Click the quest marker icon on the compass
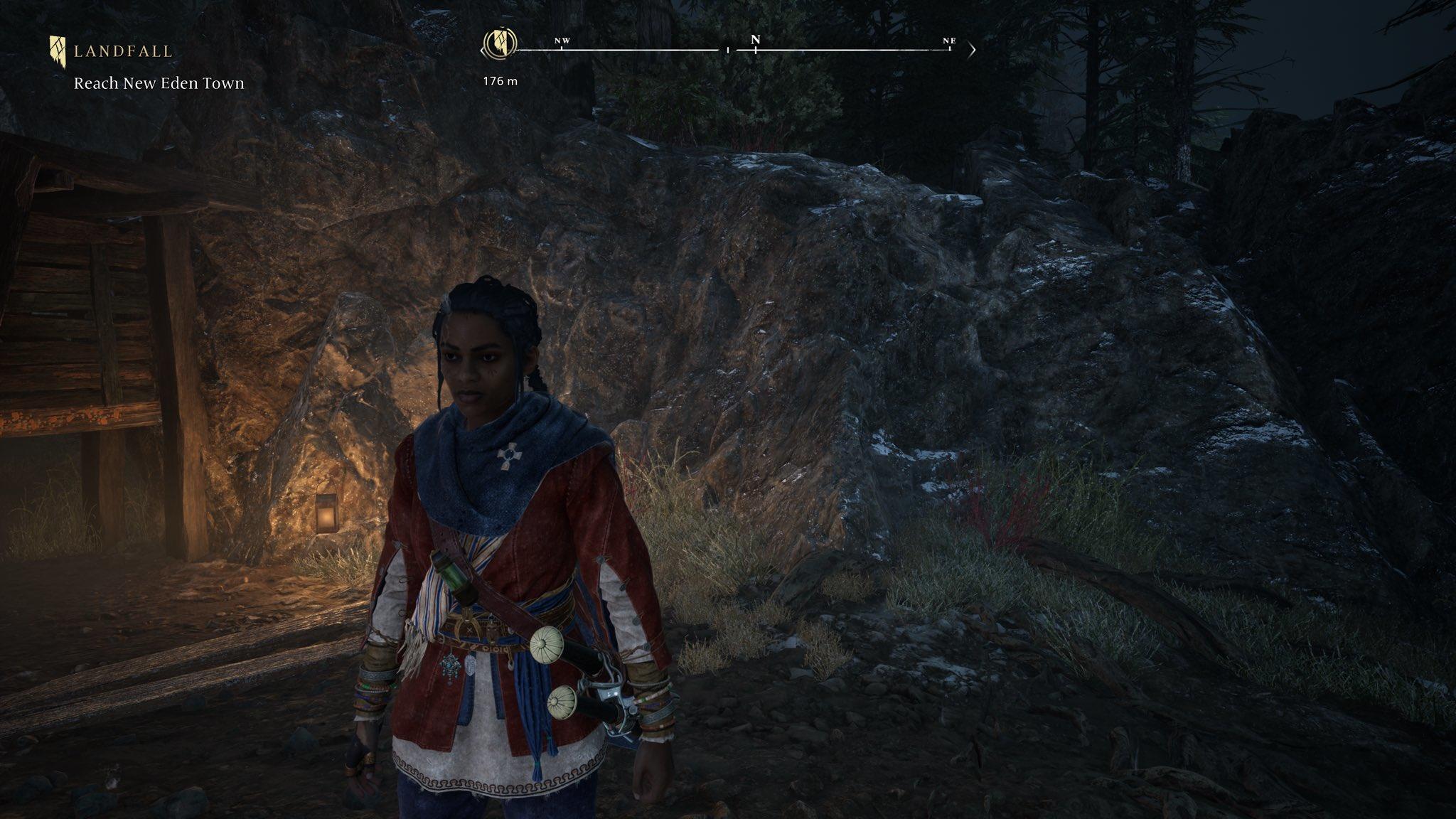1456x819 pixels. 497,44
